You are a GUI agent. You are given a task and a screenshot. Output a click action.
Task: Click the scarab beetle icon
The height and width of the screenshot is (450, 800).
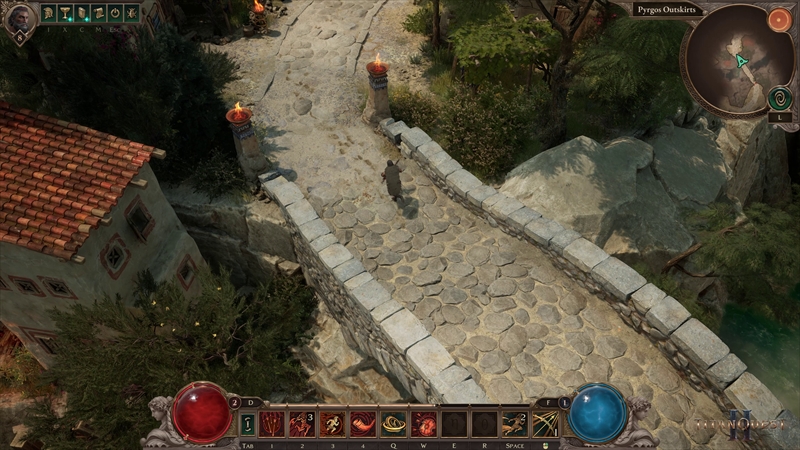click(x=131, y=13)
